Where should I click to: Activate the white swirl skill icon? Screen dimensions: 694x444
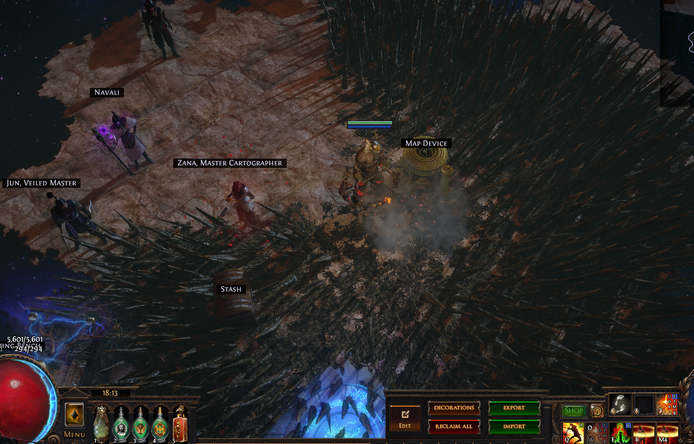coord(620,403)
